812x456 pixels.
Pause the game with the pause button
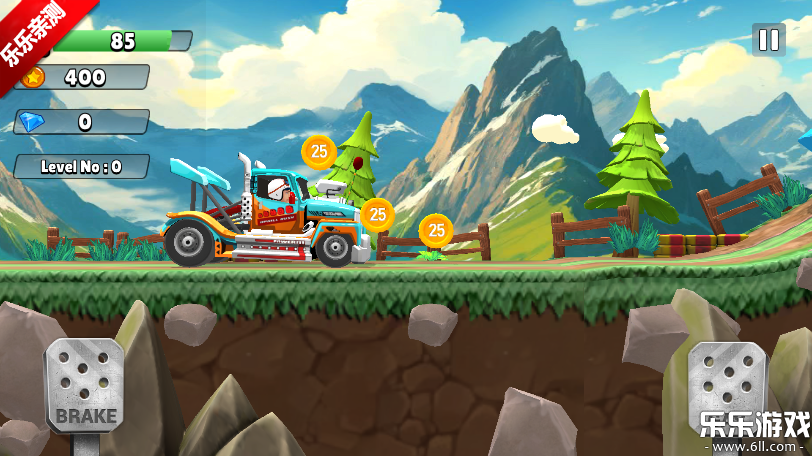(x=768, y=40)
